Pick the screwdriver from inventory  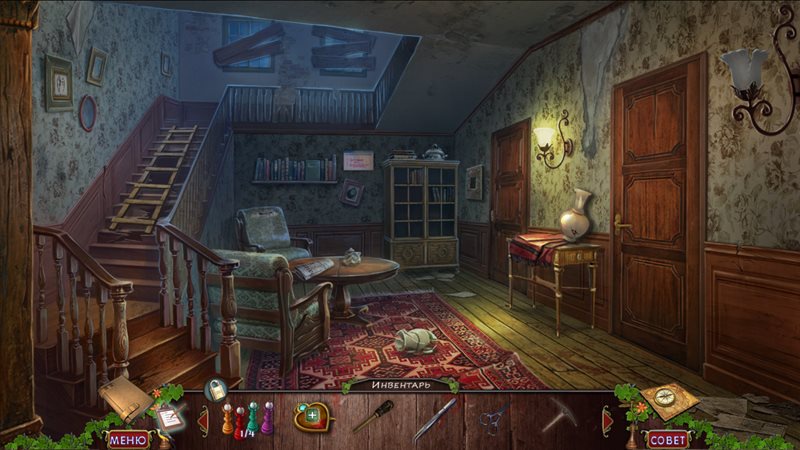point(372,416)
